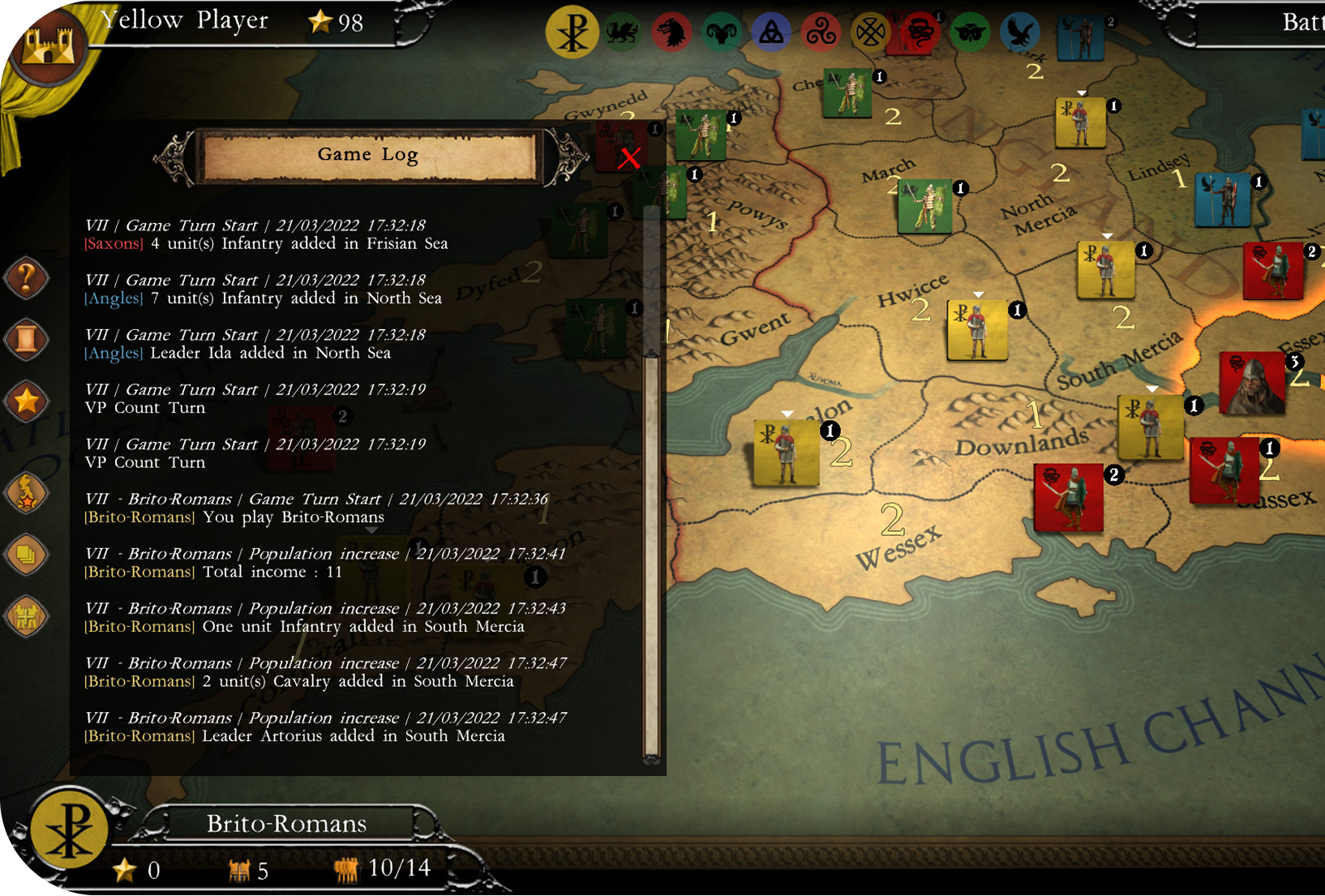This screenshot has height=896, width=1325.
Task: Click the yellow castle emblem
Action: (x=49, y=49)
